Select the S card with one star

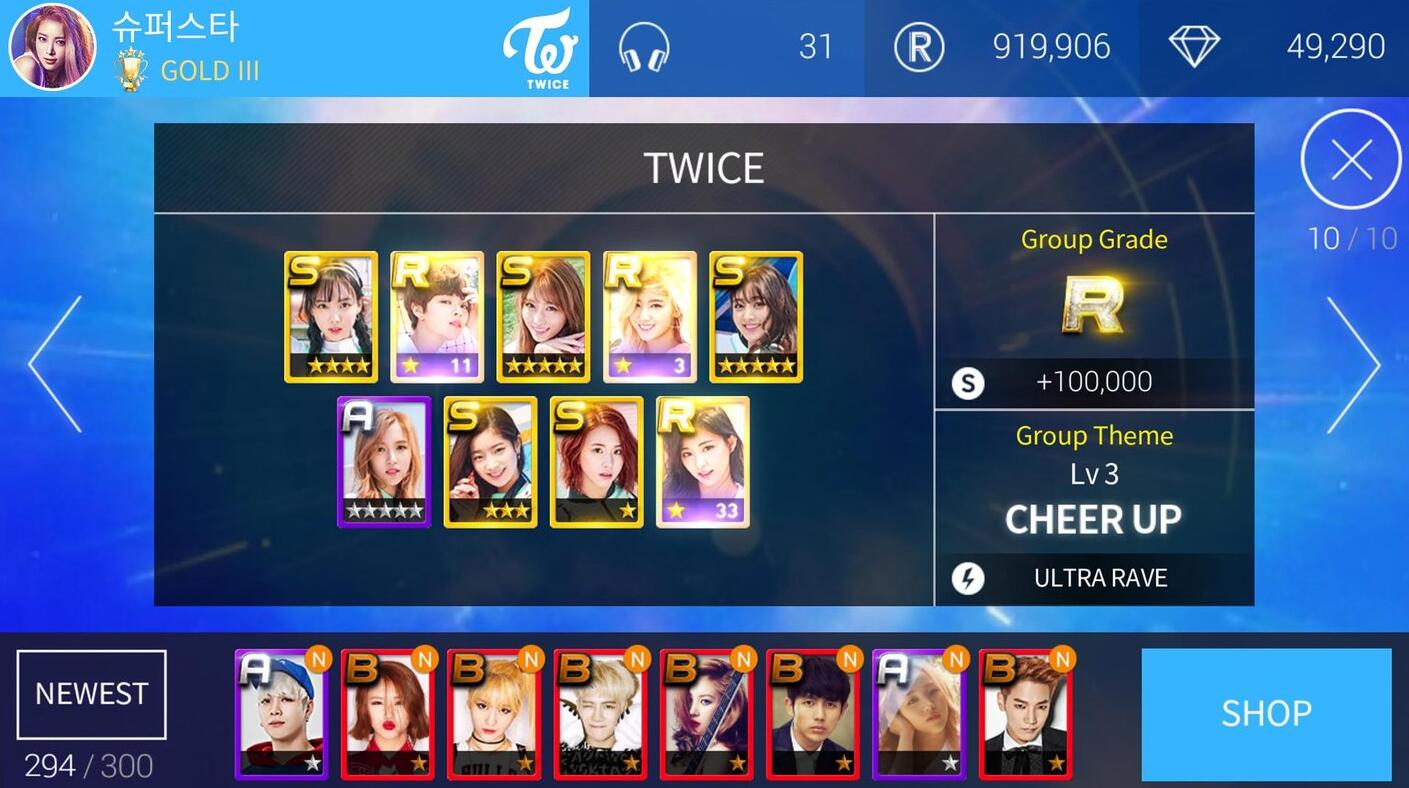pos(597,461)
